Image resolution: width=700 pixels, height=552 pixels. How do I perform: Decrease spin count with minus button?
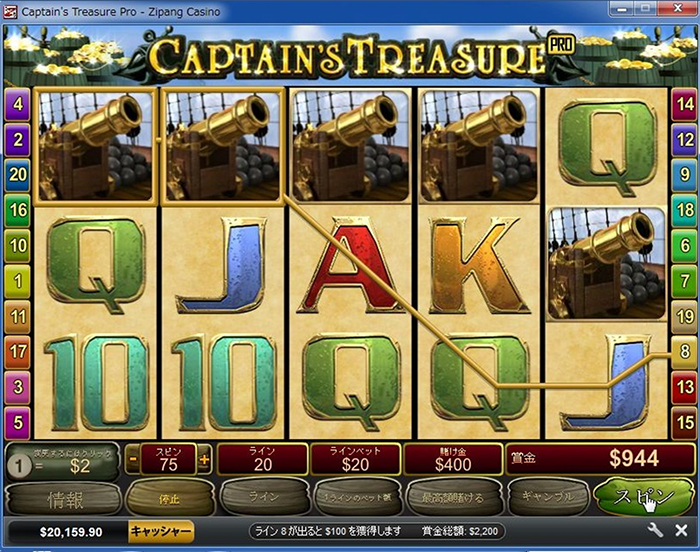(x=133, y=460)
